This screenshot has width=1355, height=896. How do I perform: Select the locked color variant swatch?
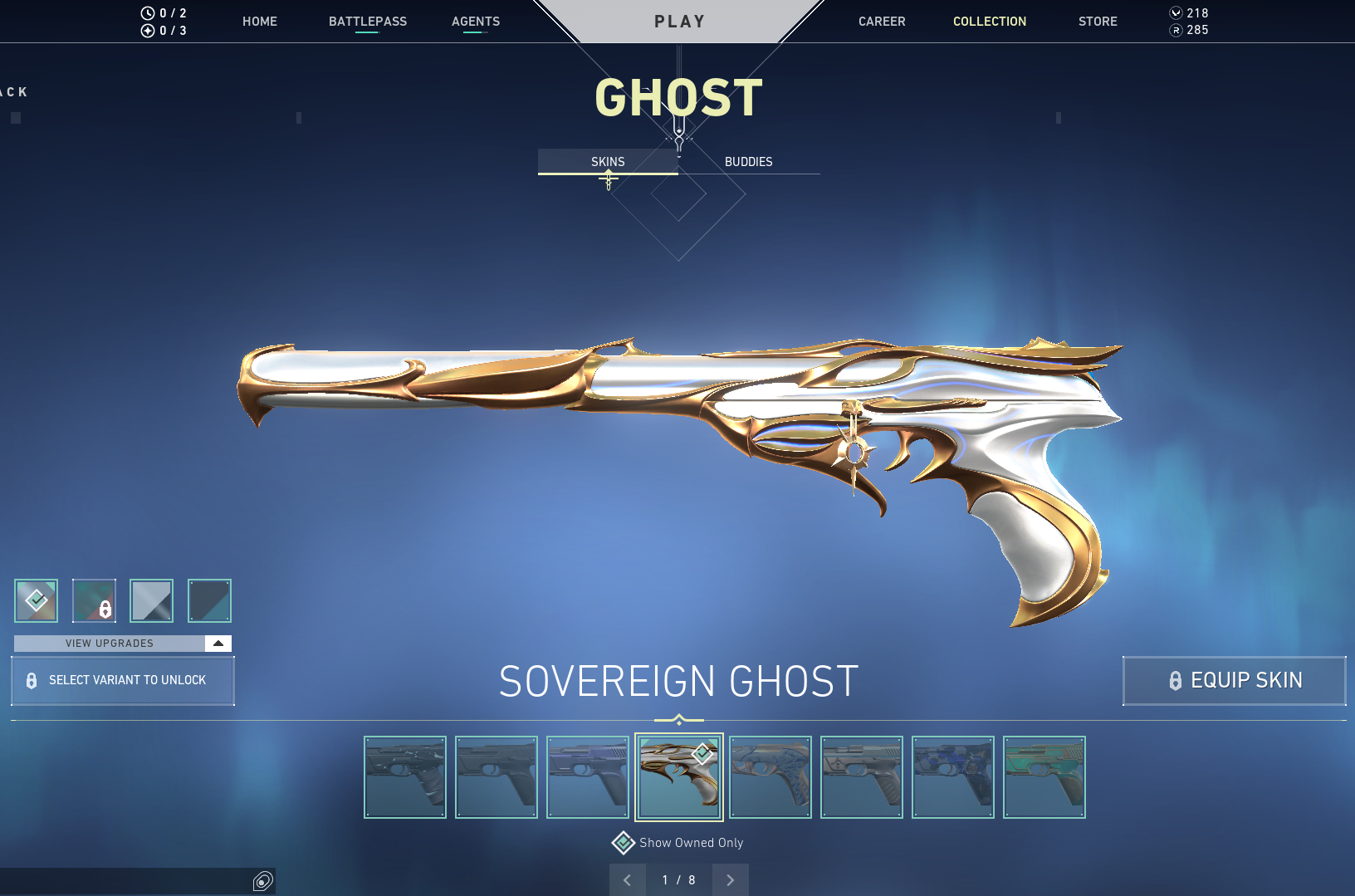click(x=94, y=600)
